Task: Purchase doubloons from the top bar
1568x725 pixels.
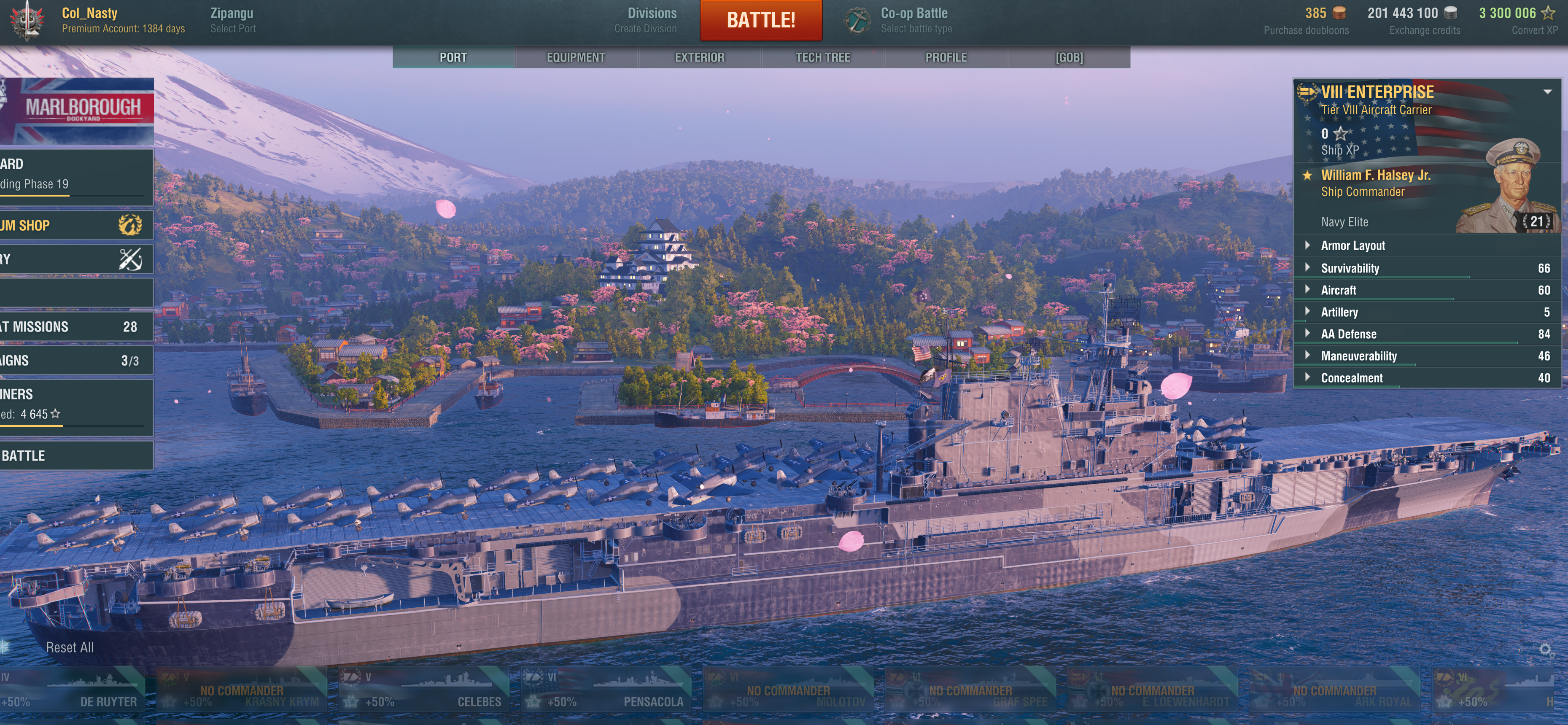Action: 1306,20
